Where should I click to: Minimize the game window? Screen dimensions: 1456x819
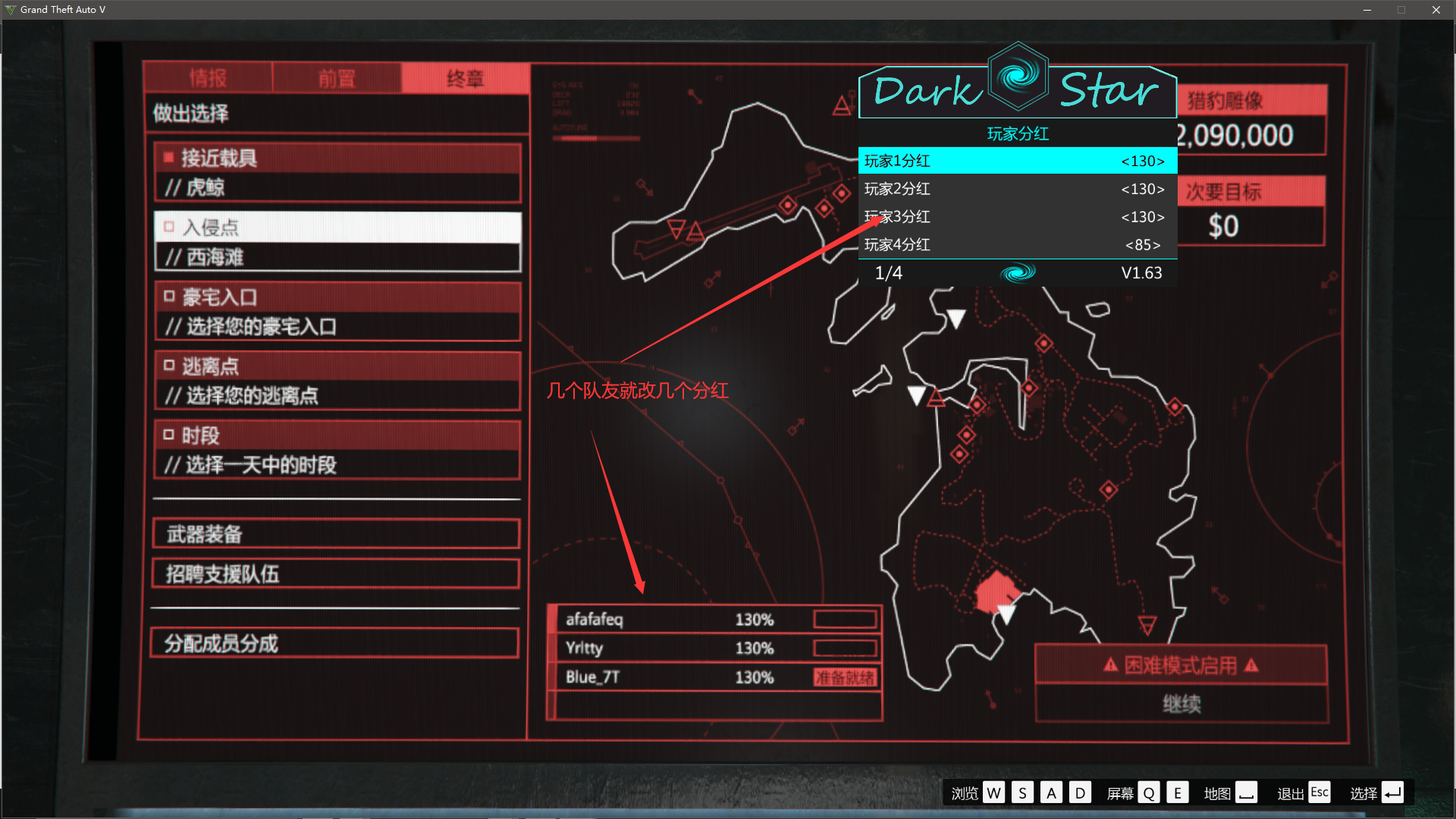pos(1367,10)
